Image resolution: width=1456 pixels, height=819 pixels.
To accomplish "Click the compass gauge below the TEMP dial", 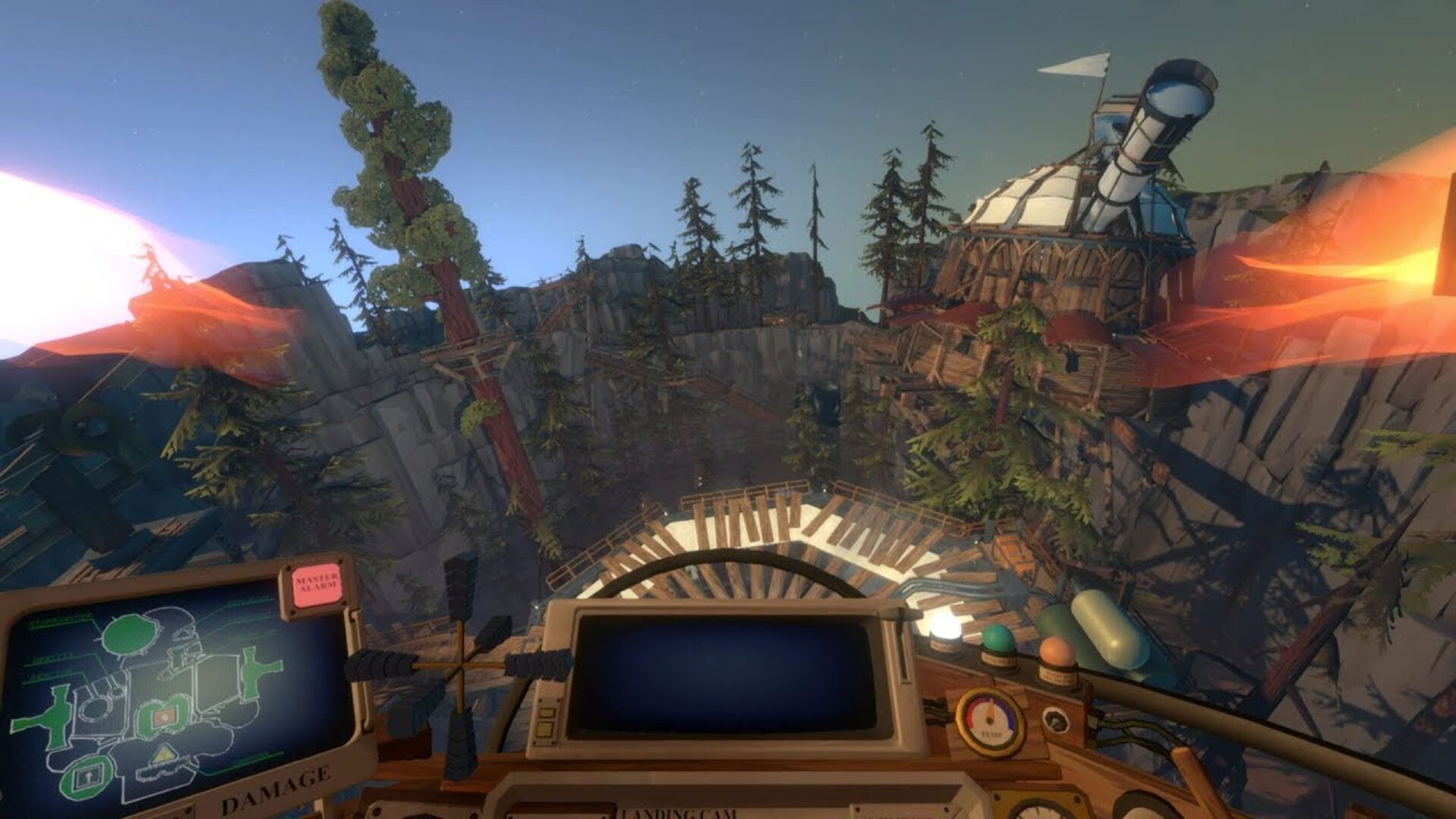I will [1038, 810].
